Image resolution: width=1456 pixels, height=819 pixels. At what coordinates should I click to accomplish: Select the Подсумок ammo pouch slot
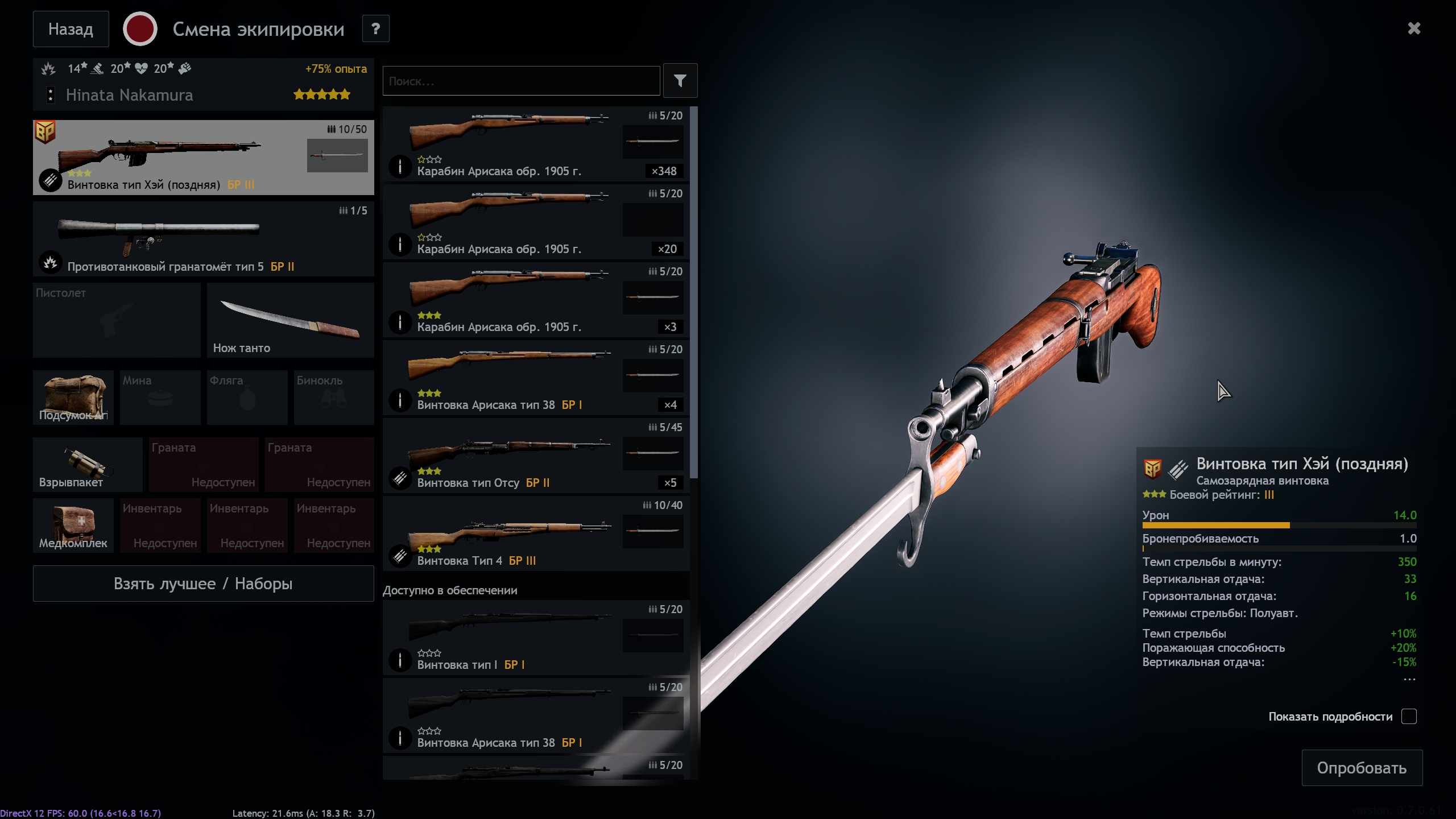pos(73,397)
